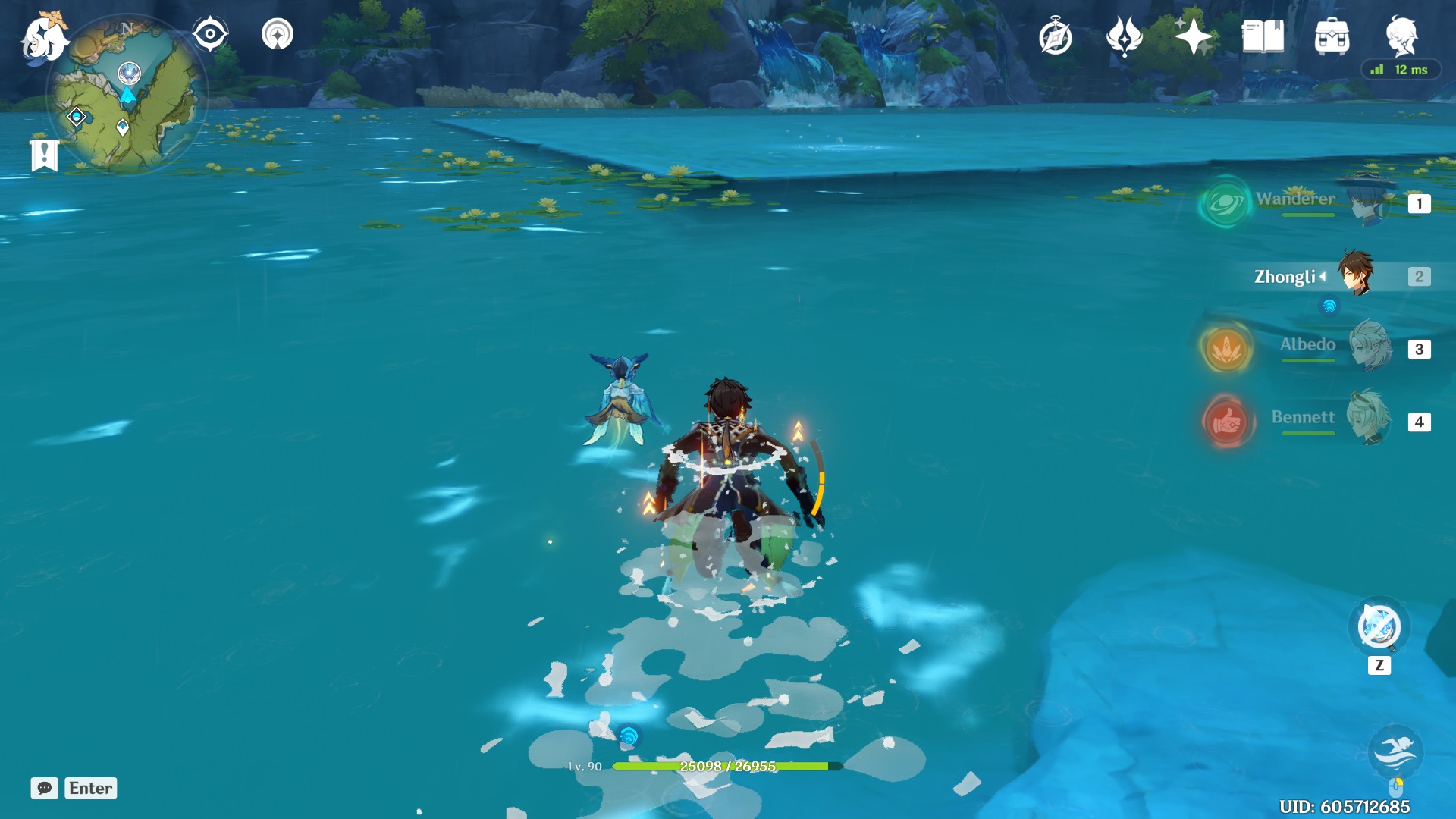Image resolution: width=1456 pixels, height=819 pixels.
Task: Toggle the broadcast icon beside the minimap
Action: (x=278, y=33)
